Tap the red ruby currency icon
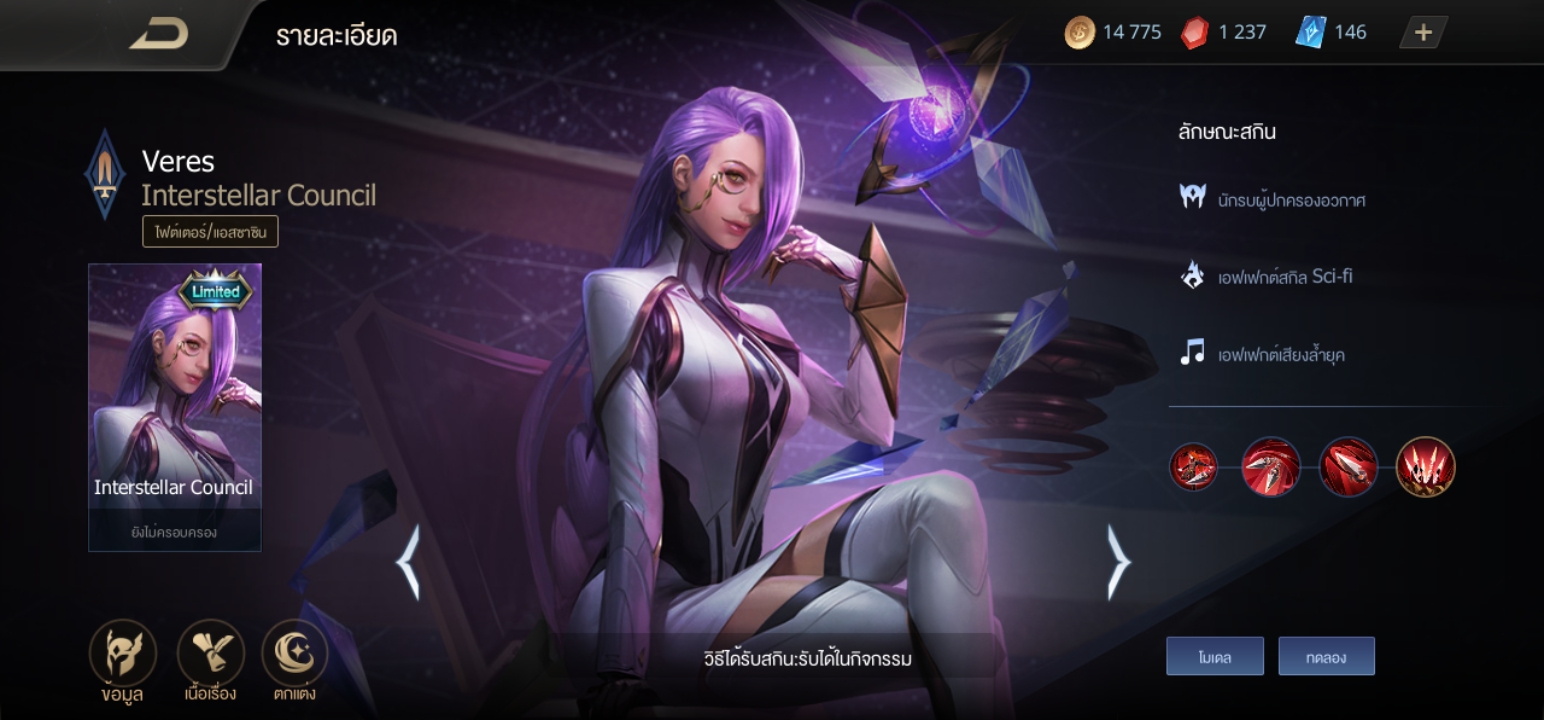The width and height of the screenshot is (1544, 720). tap(1194, 33)
